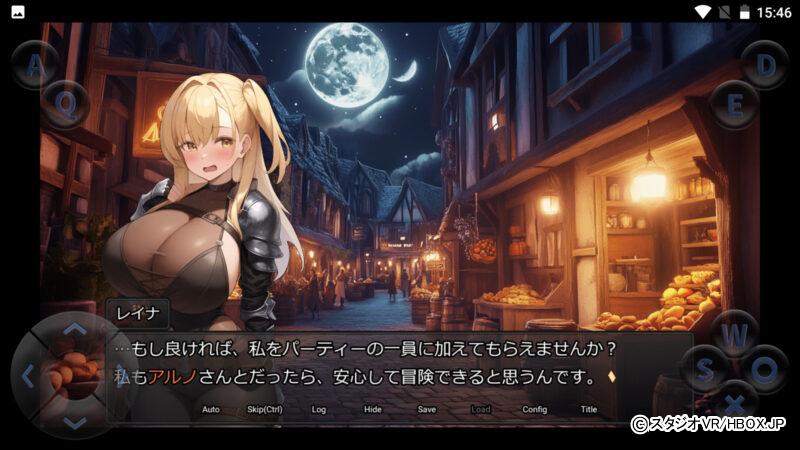Tap the virtual W button overlay

pos(736,333)
